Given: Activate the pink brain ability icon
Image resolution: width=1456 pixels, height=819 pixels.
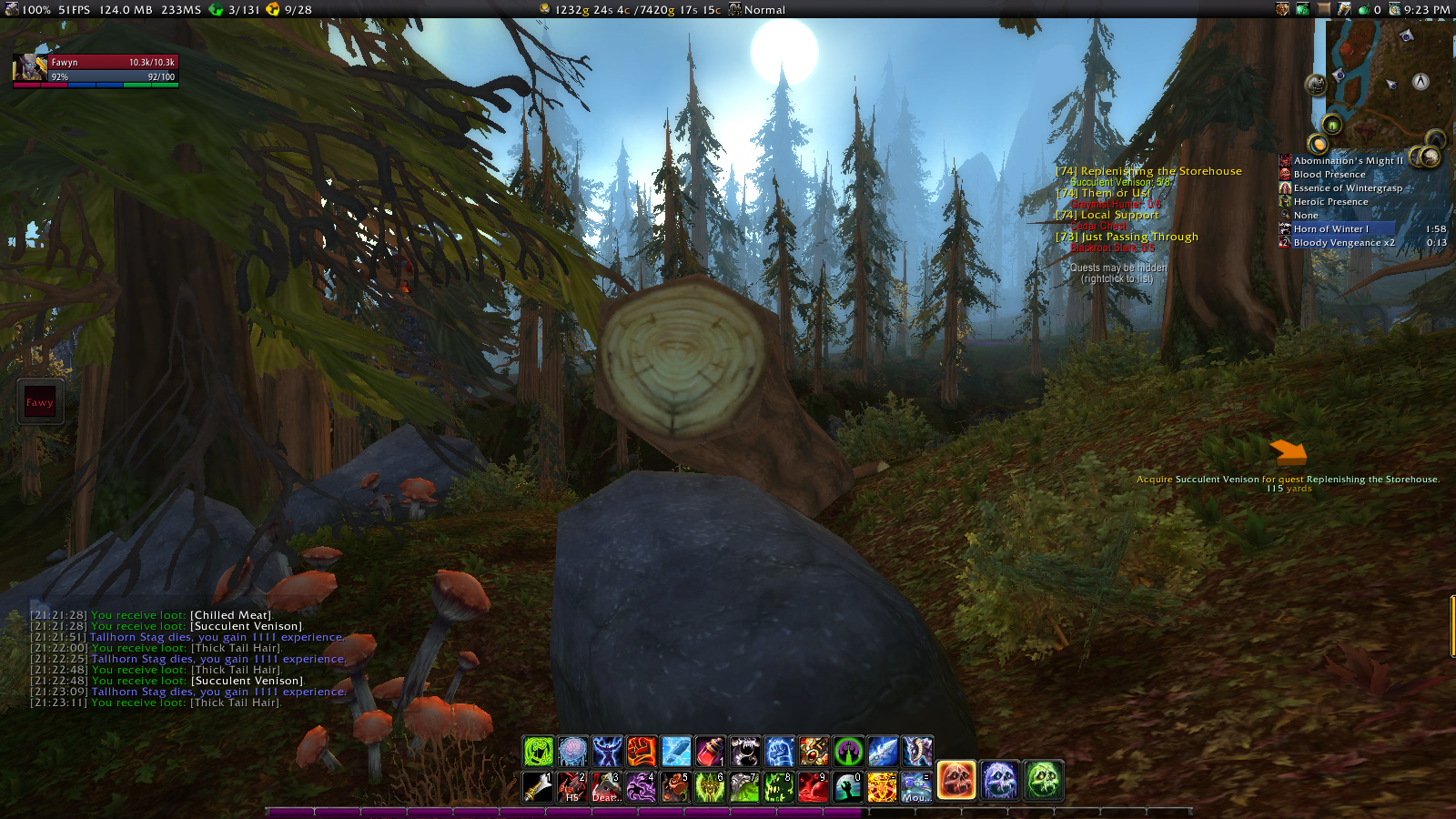Looking at the screenshot, I should point(572,752).
